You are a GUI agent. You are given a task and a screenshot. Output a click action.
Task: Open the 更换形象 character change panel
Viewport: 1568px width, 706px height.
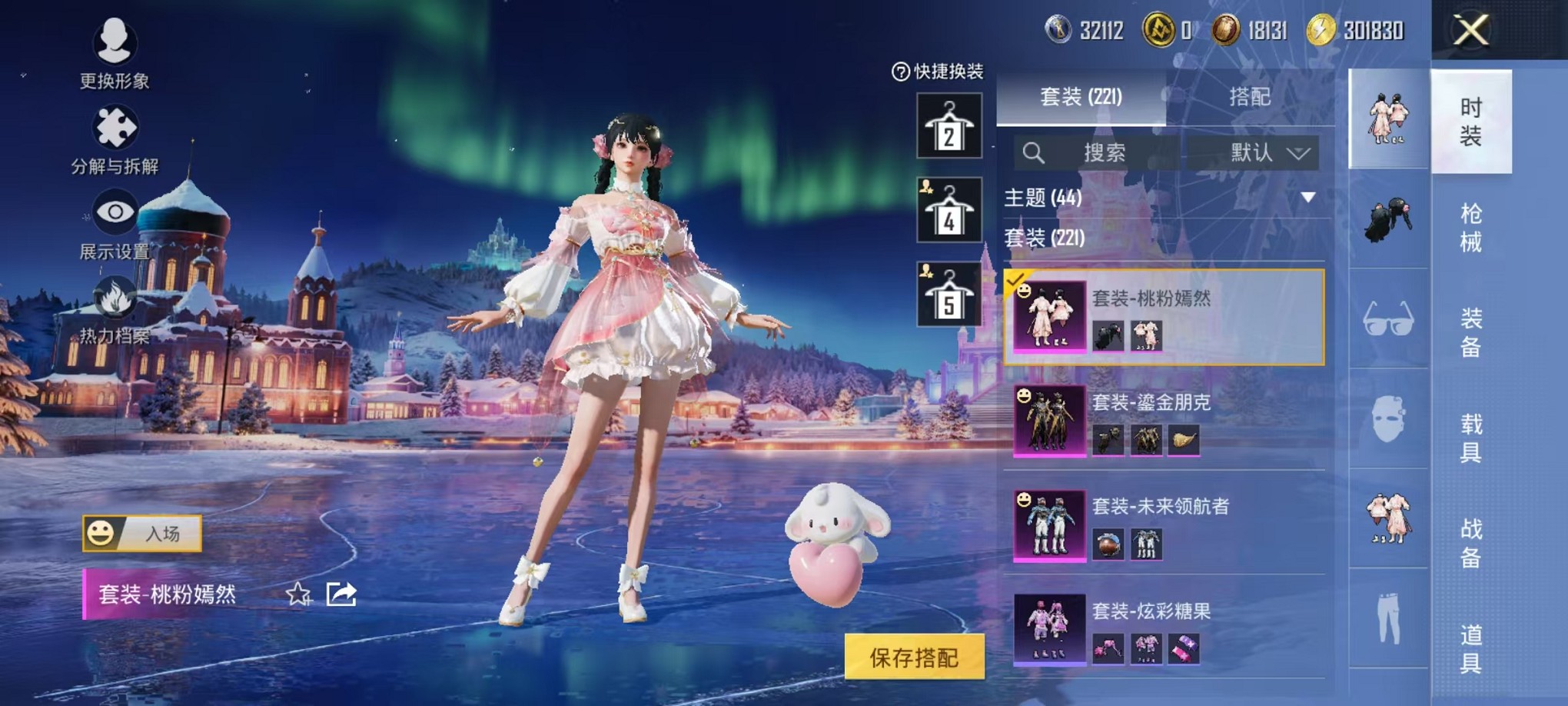[x=114, y=54]
